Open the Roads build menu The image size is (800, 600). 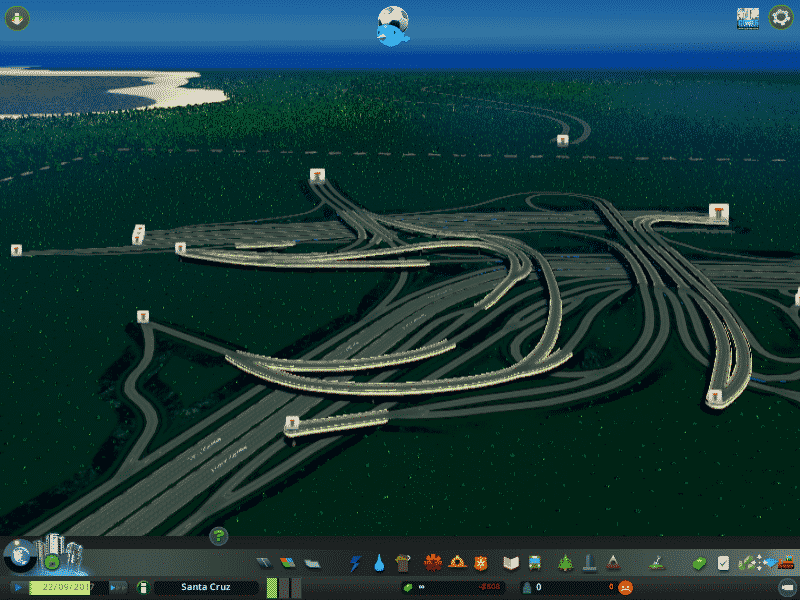[x=264, y=563]
